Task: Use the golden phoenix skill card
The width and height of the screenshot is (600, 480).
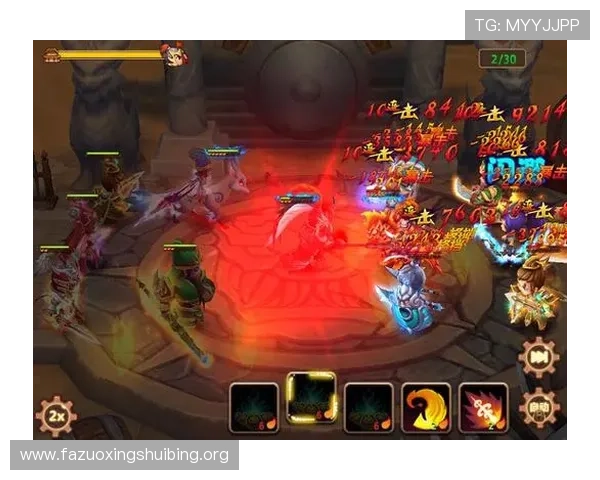Action: 426,408
